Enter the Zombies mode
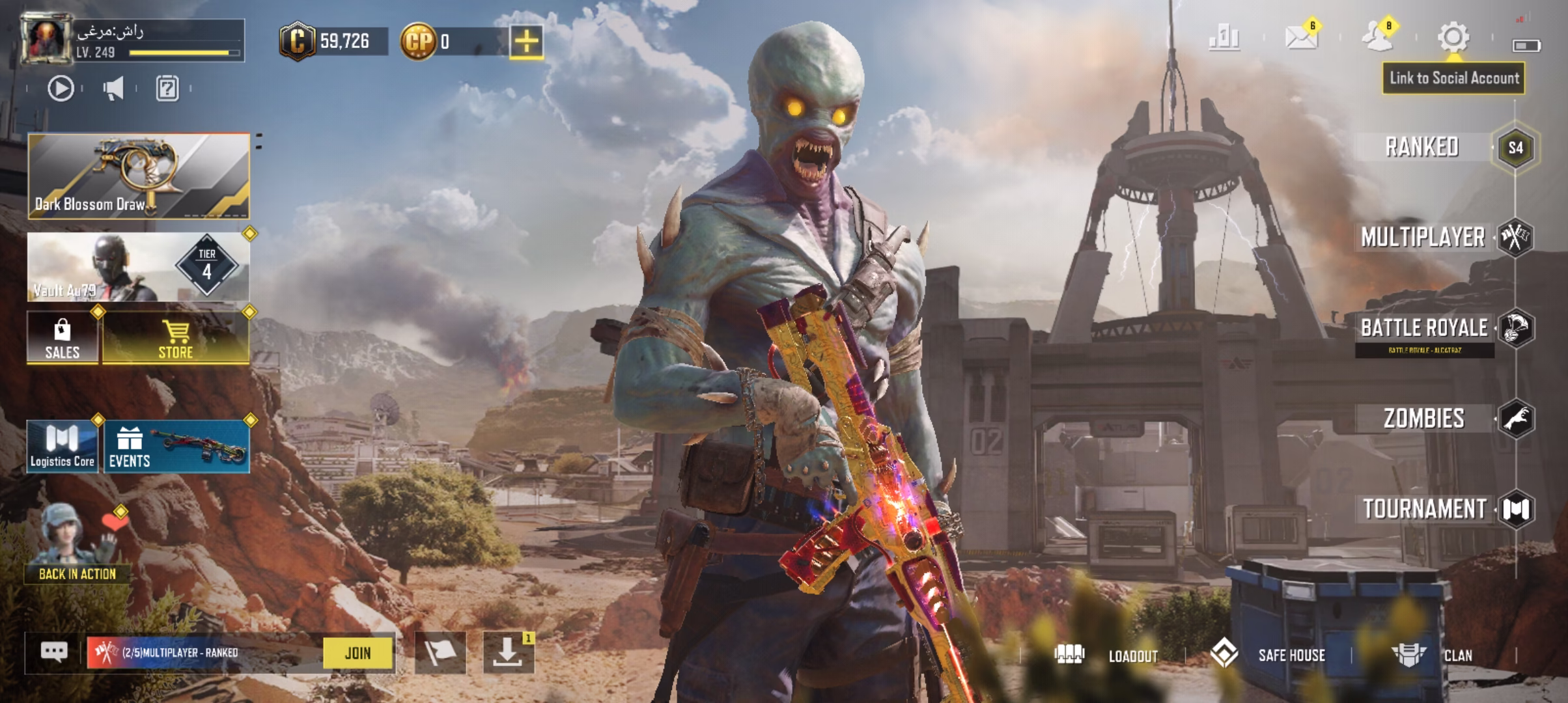 (1425, 419)
